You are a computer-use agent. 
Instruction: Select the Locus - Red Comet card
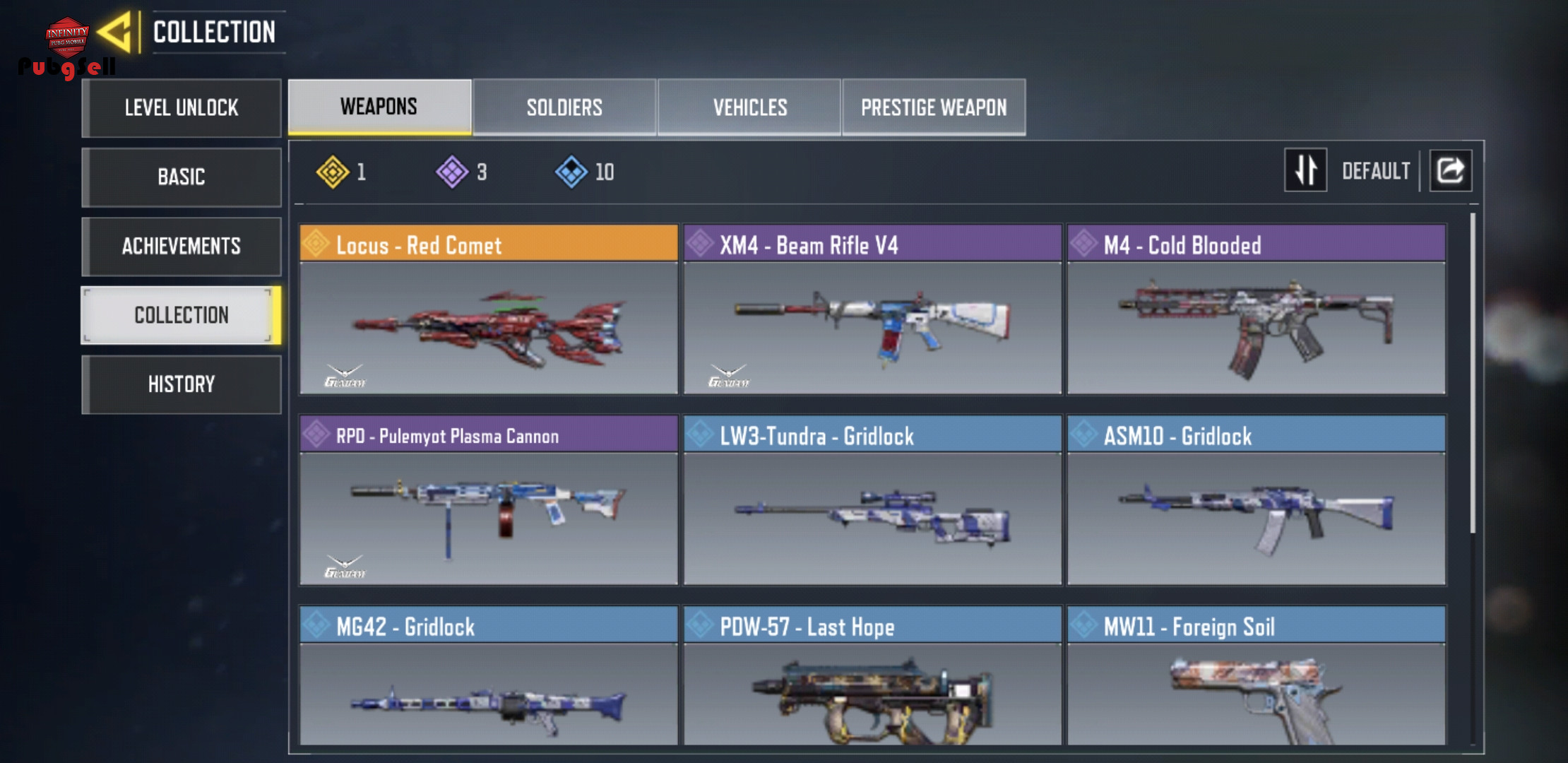pyautogui.click(x=488, y=309)
